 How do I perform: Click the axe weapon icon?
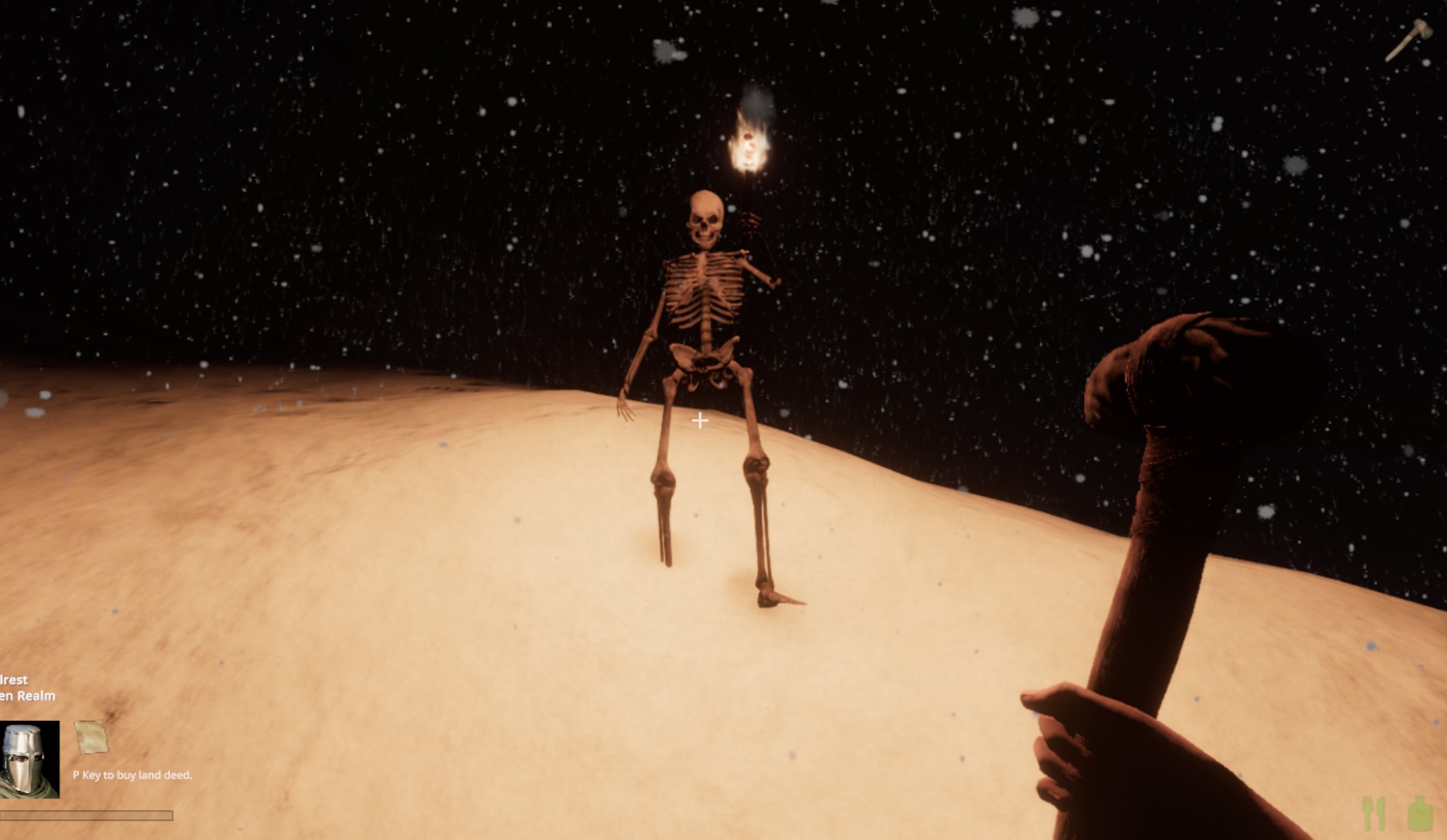coord(1408,40)
